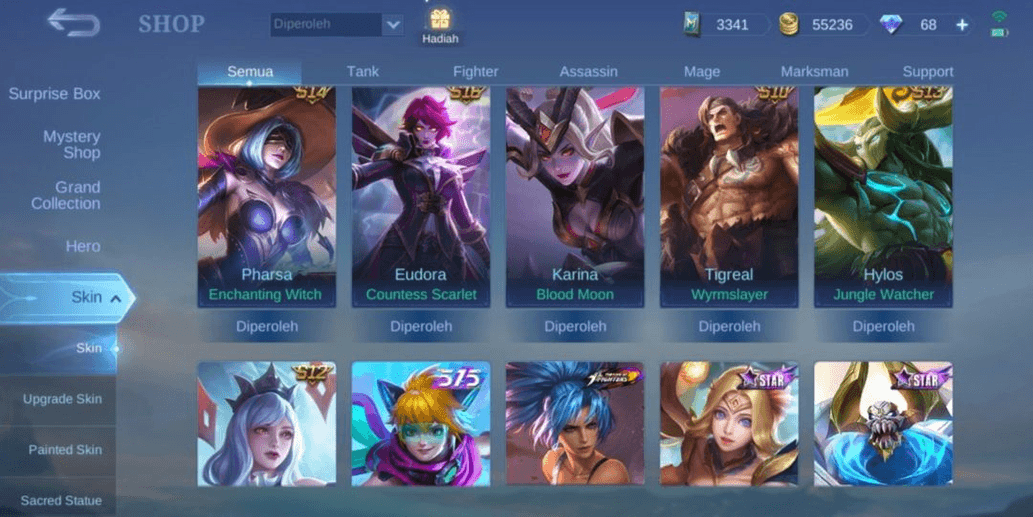The height and width of the screenshot is (517, 1033).
Task: View the Marksman tab
Action: coord(814,72)
